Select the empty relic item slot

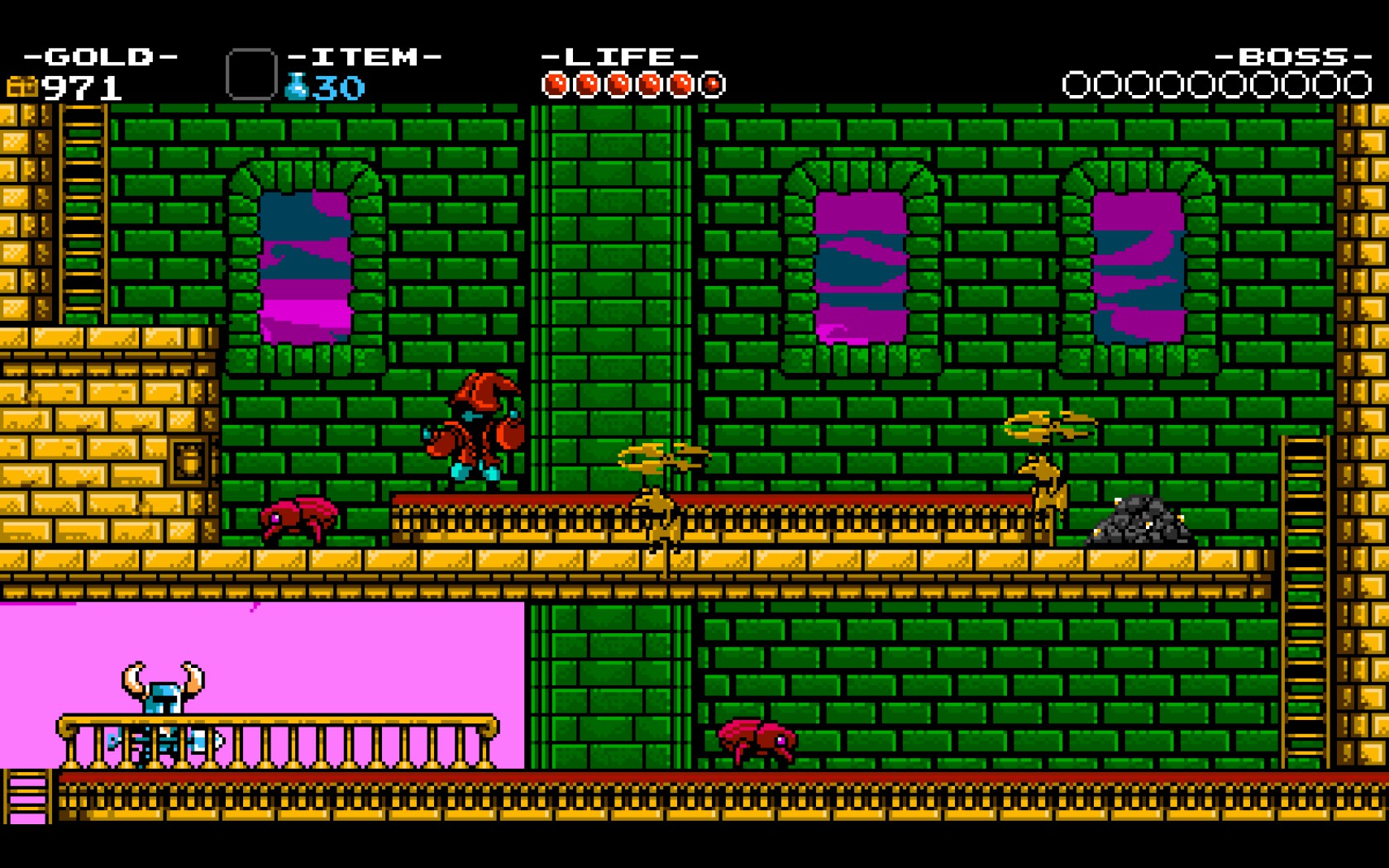pos(251,74)
